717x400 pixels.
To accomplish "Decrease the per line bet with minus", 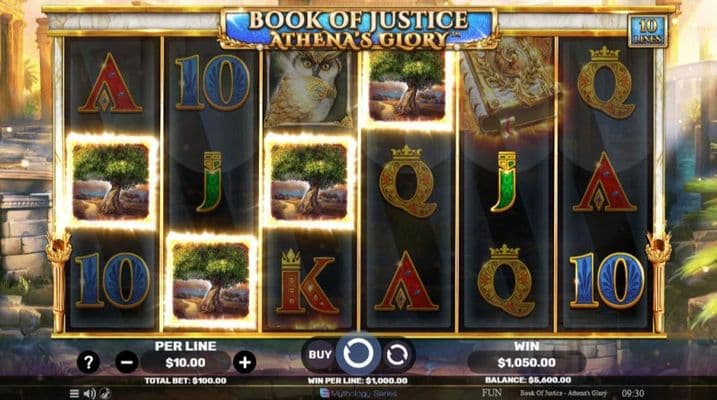I will 126,362.
